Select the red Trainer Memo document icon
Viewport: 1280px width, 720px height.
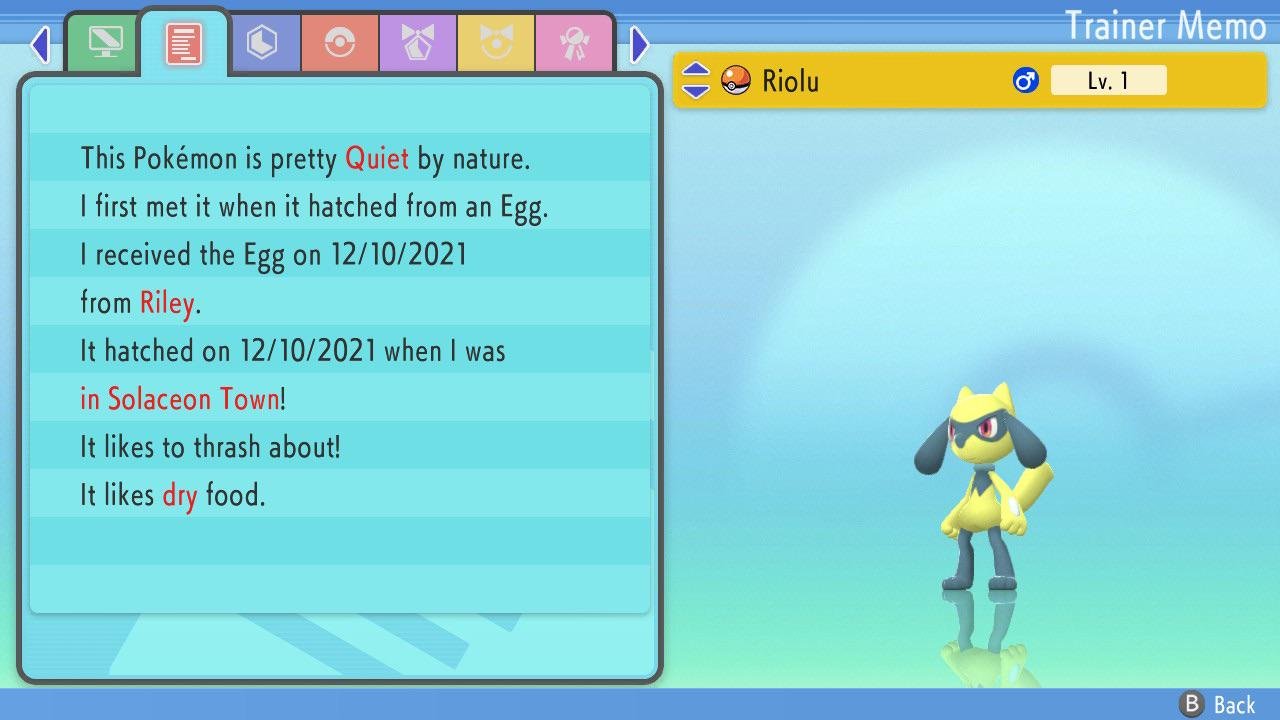click(x=183, y=42)
